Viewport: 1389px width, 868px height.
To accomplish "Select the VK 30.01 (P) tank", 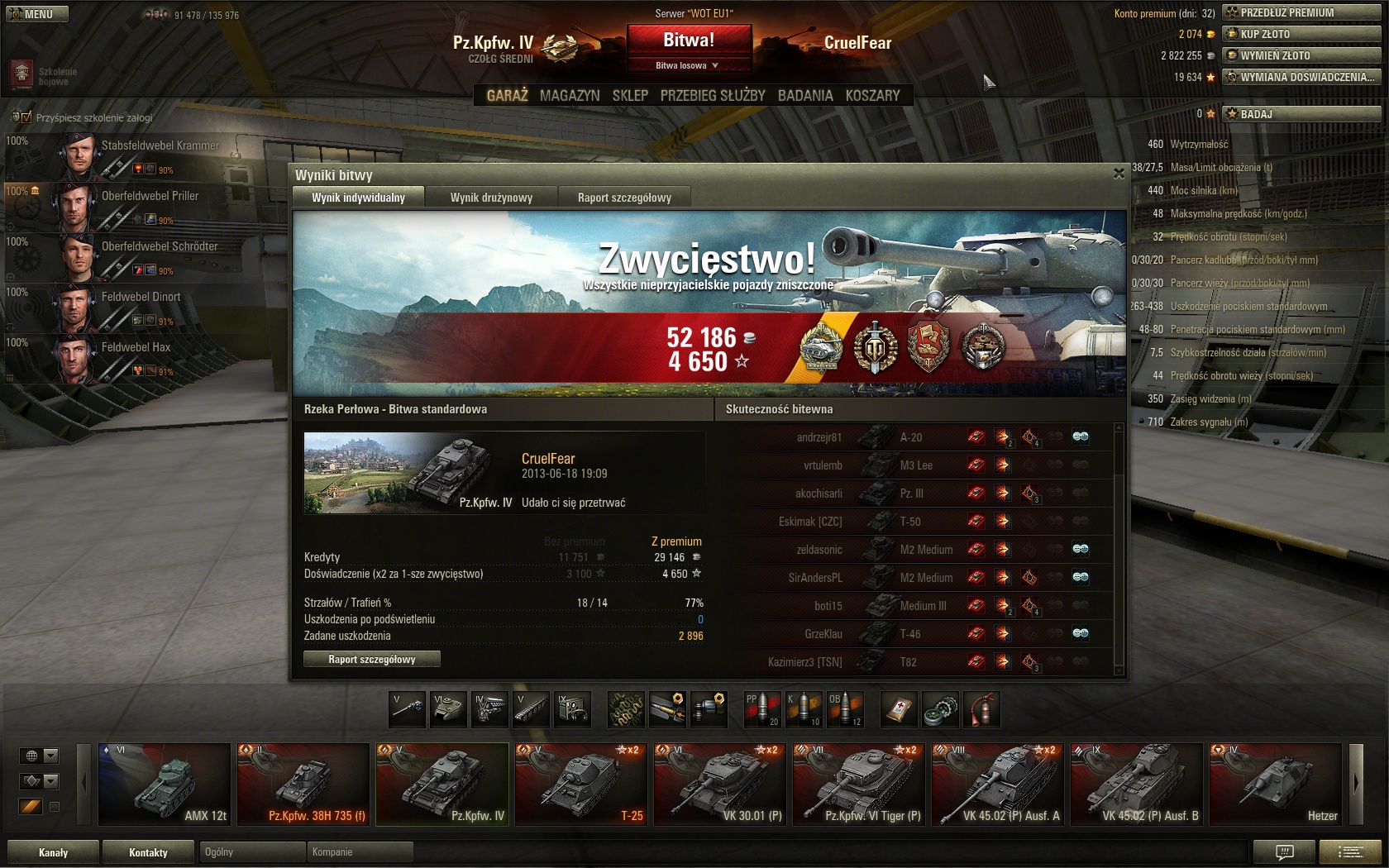I will pyautogui.click(x=719, y=784).
